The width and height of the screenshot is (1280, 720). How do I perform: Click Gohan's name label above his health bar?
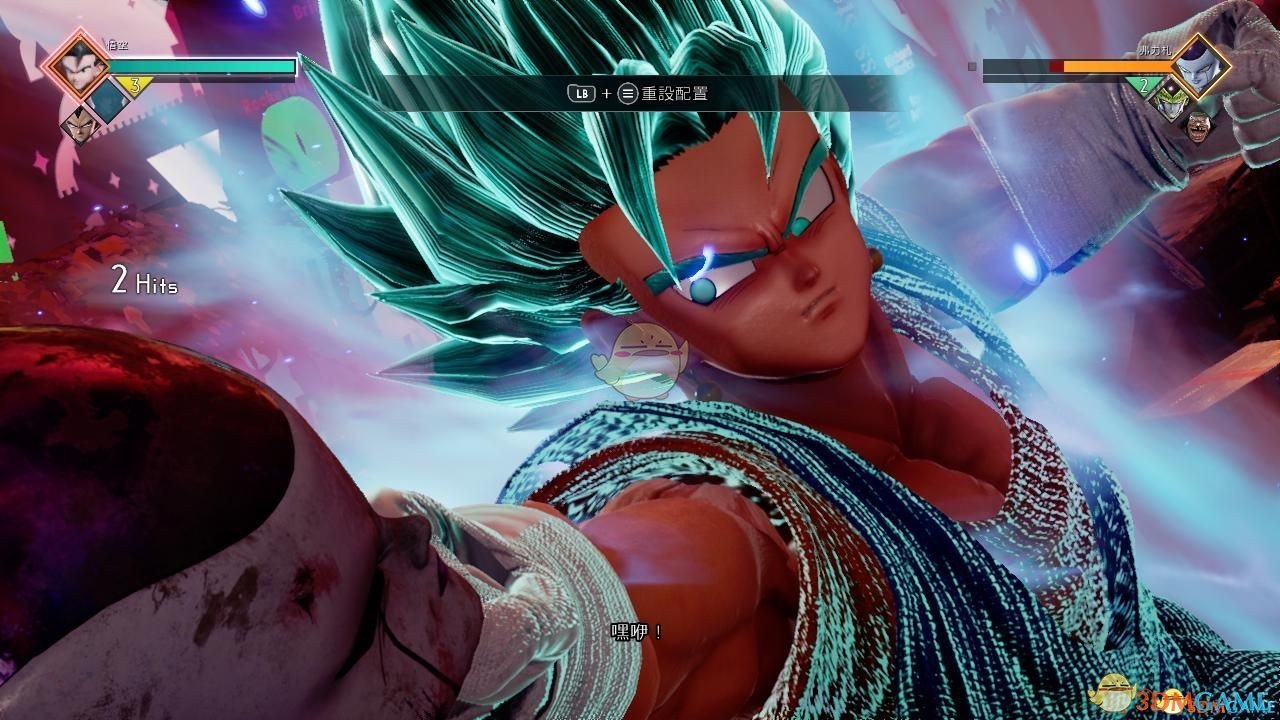tap(118, 45)
